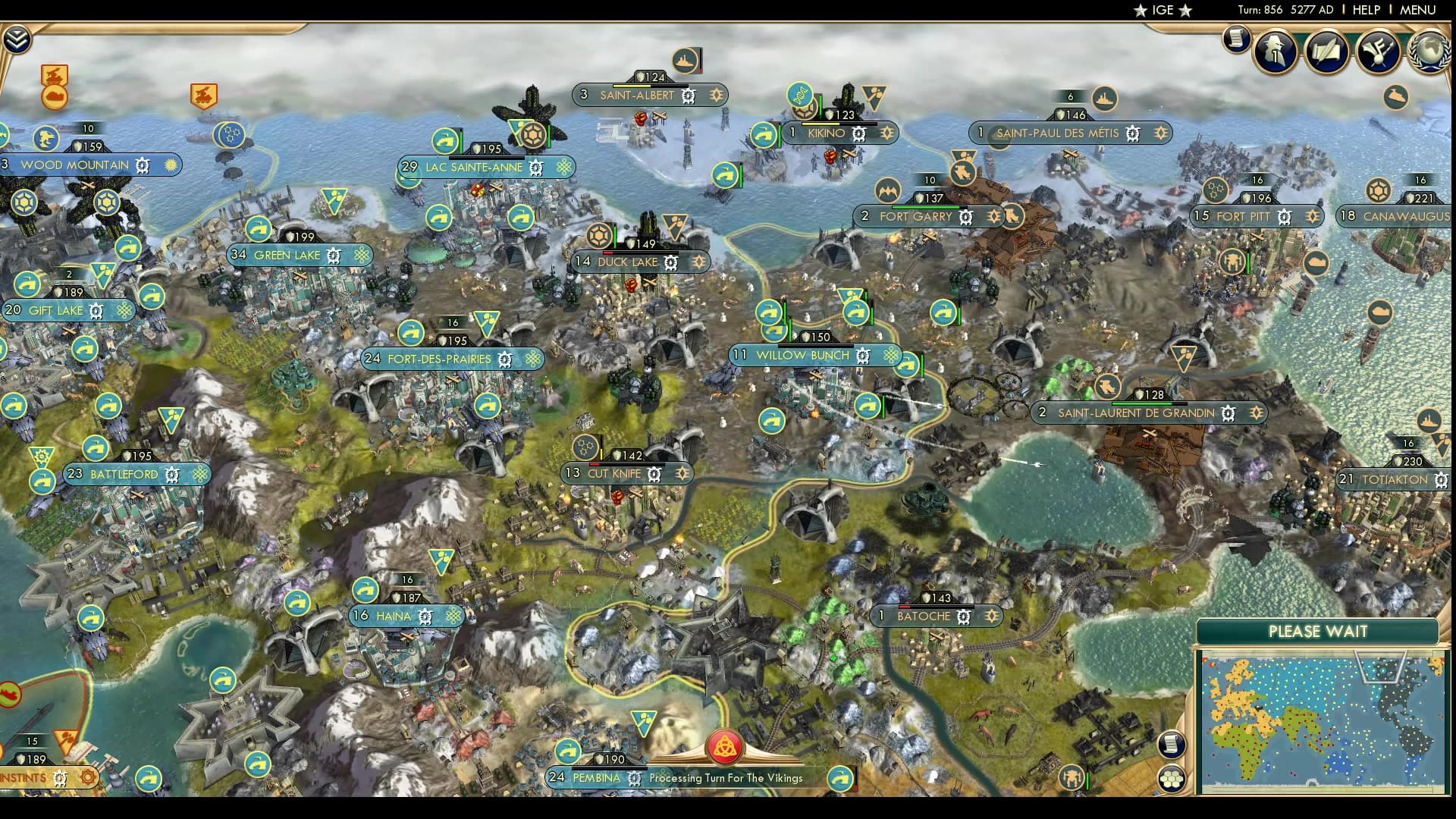Select the Cut Knife city banner
Image resolution: width=1456 pixels, height=819 pixels.
pyautogui.click(x=614, y=474)
